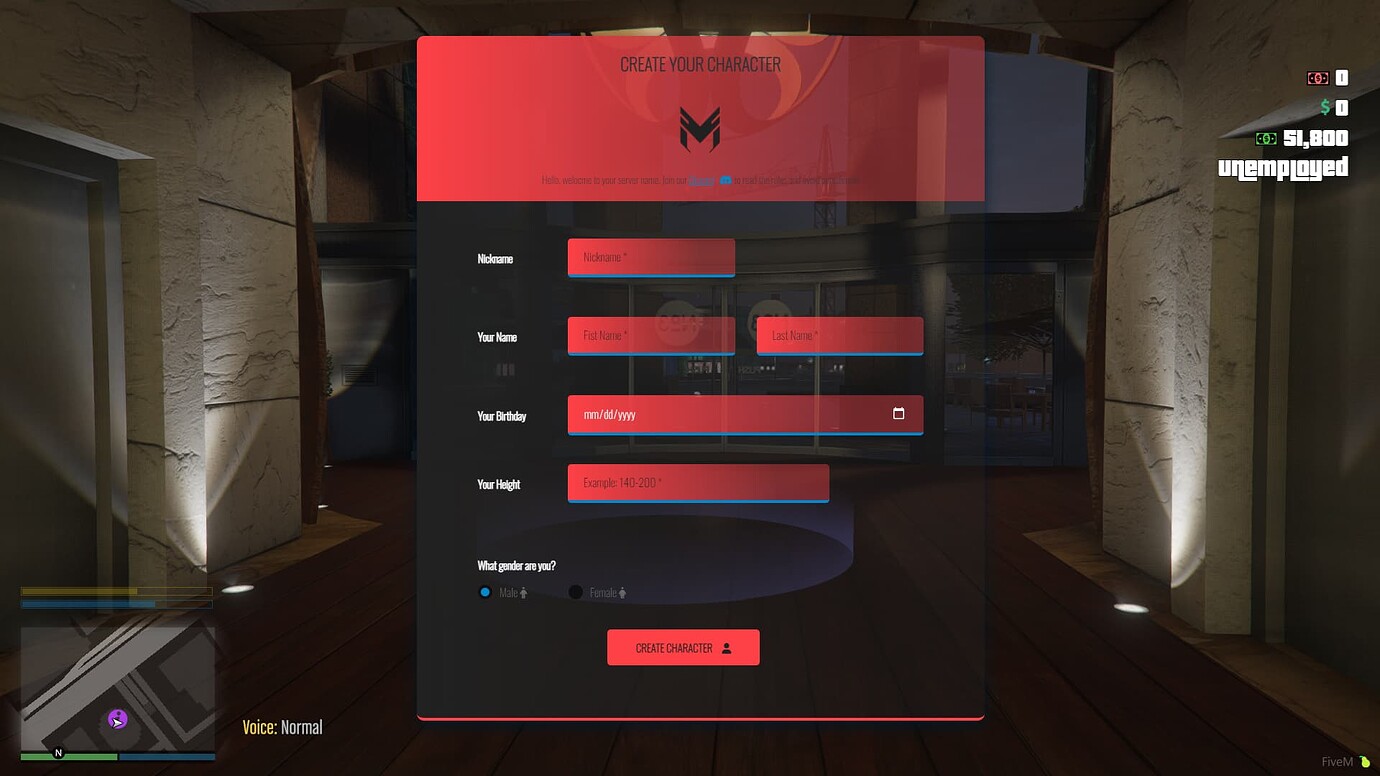
Task: Click the green dollar sign HUD icon
Action: tap(1327, 108)
